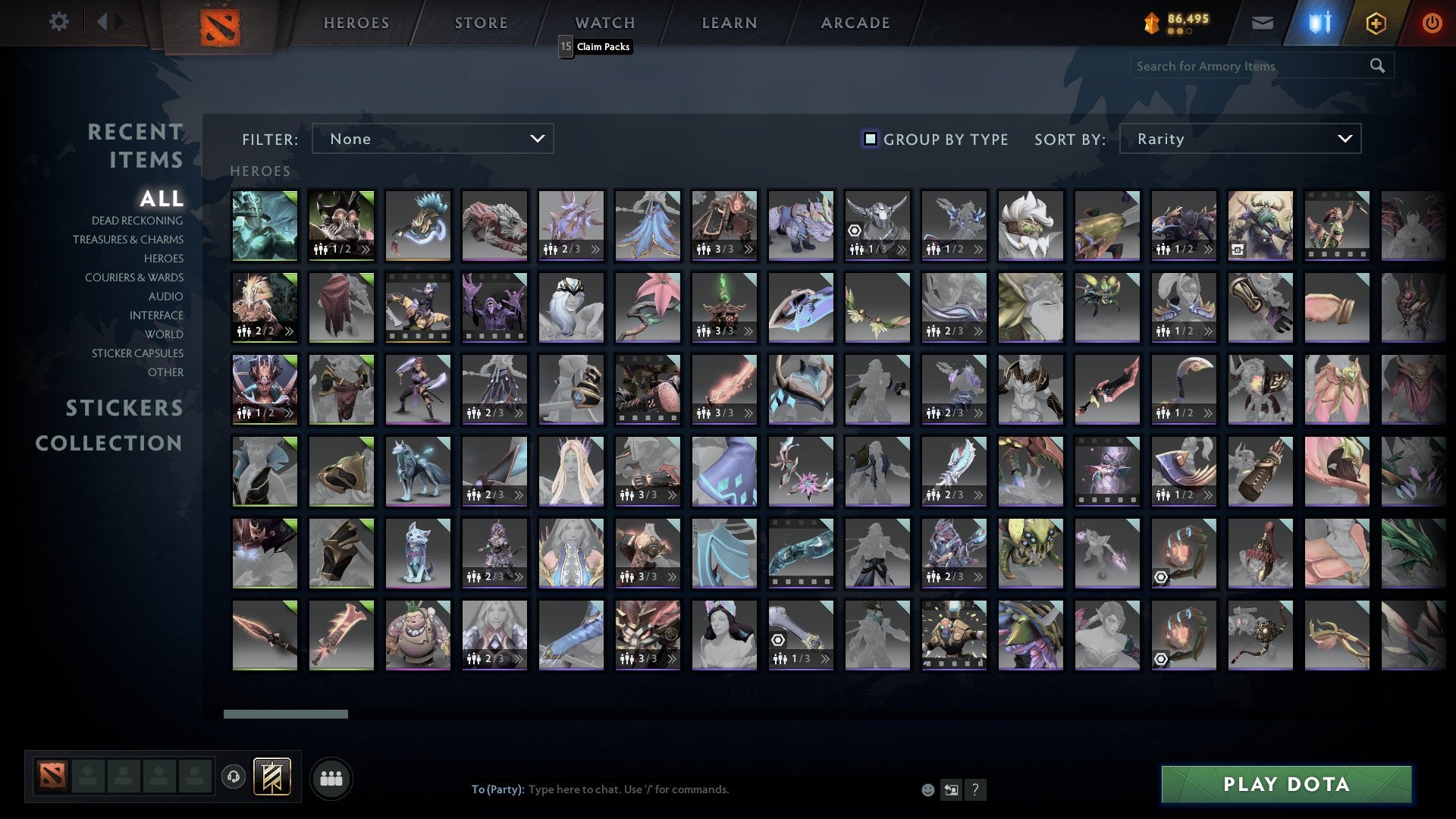Click the Dota 2 logo in the top bar
1456x819 pixels.
pos(221,24)
